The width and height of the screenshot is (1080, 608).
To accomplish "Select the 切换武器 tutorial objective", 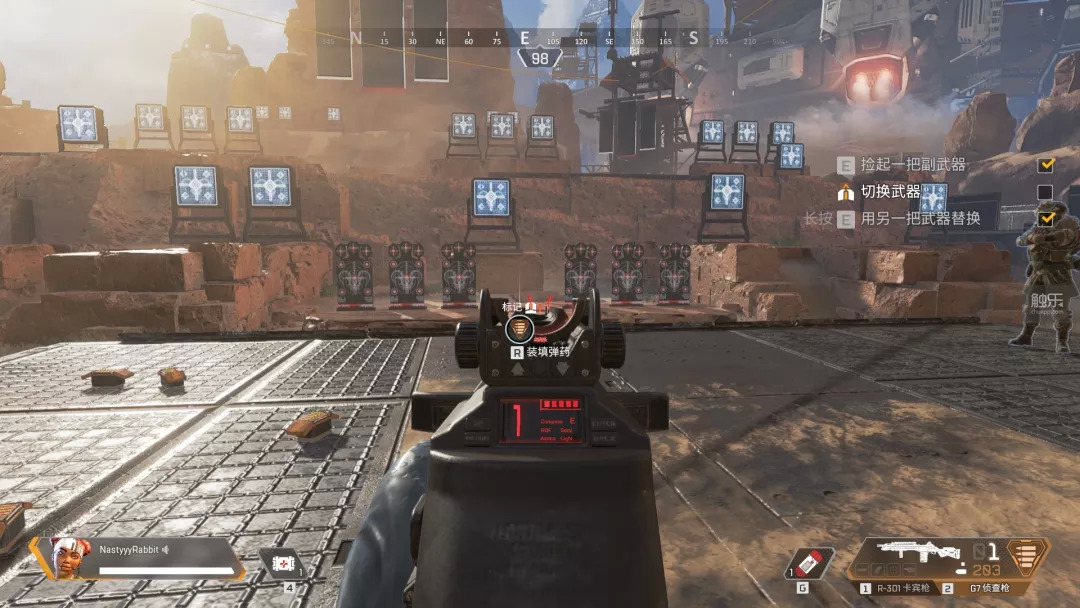I will 891,191.
